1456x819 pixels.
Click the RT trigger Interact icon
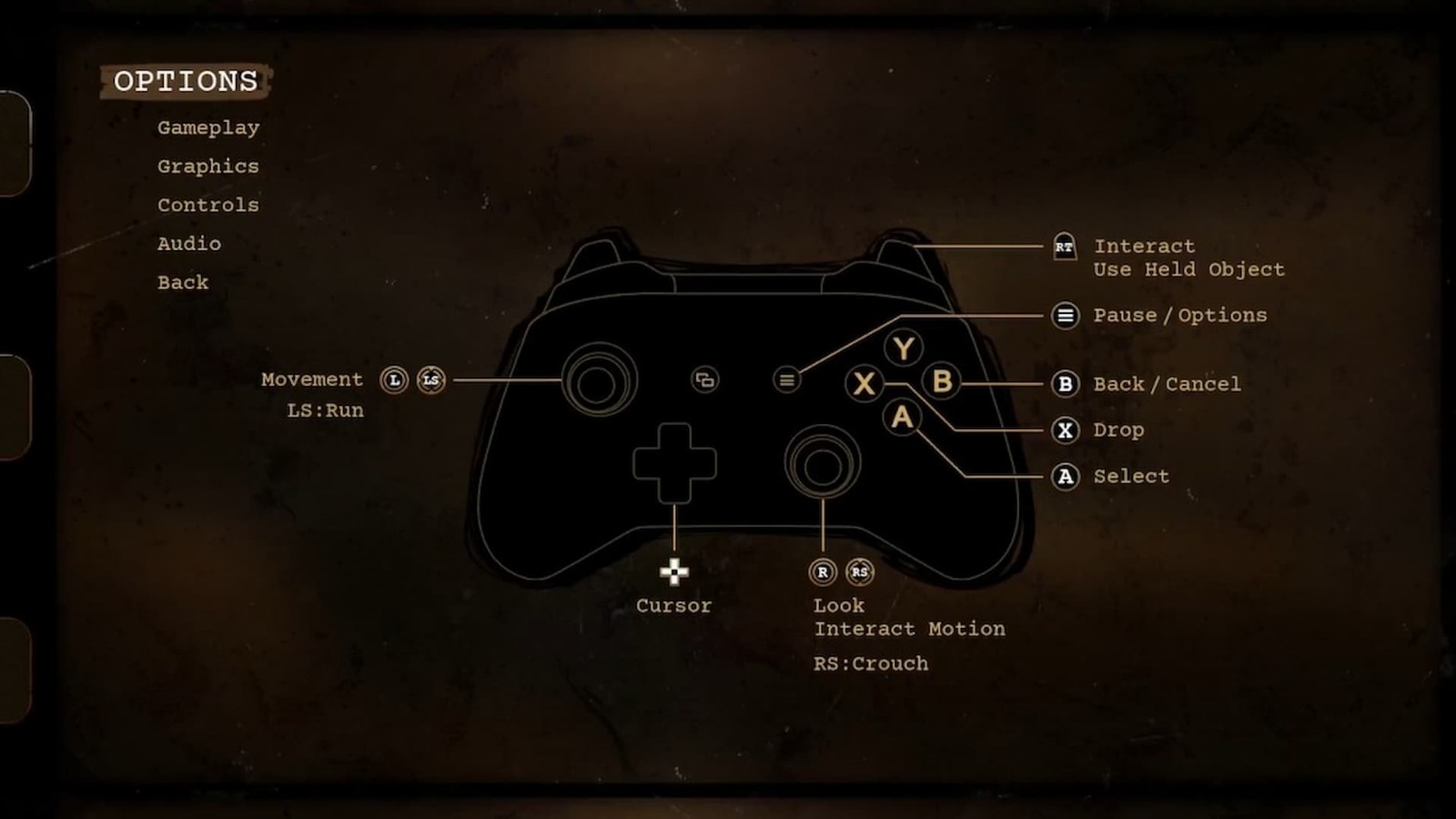coord(1064,248)
